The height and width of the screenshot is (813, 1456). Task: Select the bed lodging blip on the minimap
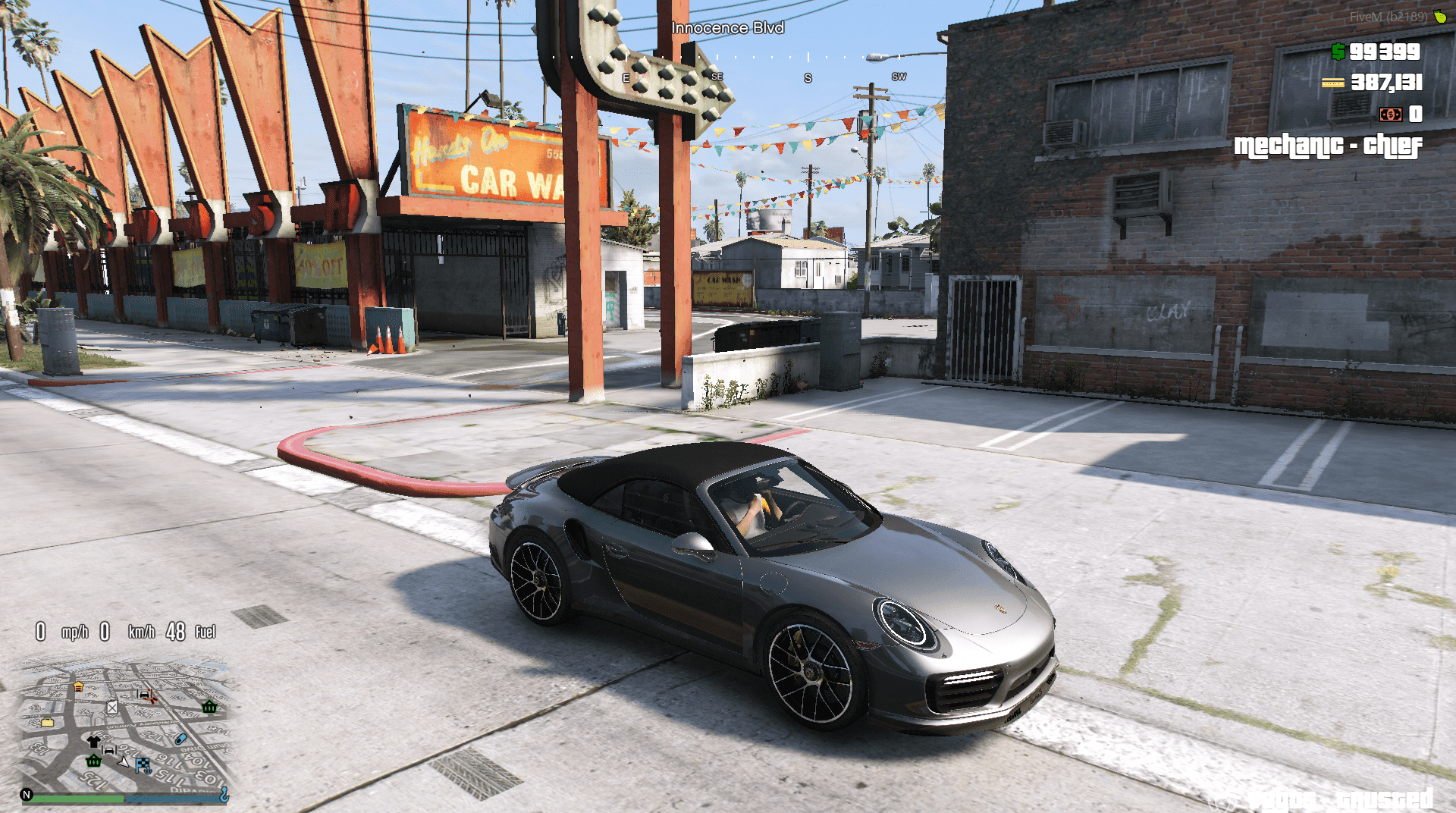pos(108,750)
